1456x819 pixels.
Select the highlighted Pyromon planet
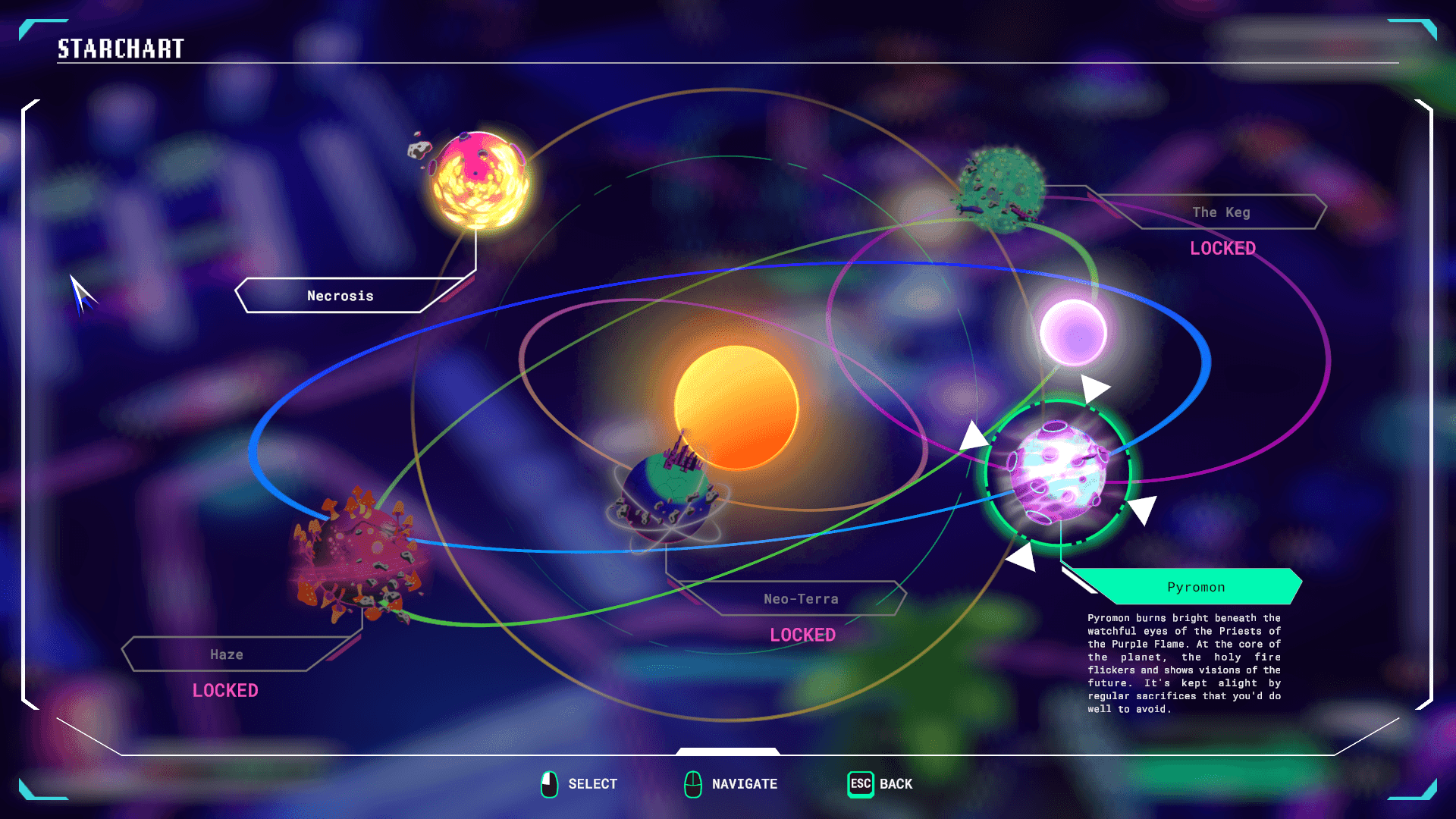1058,472
